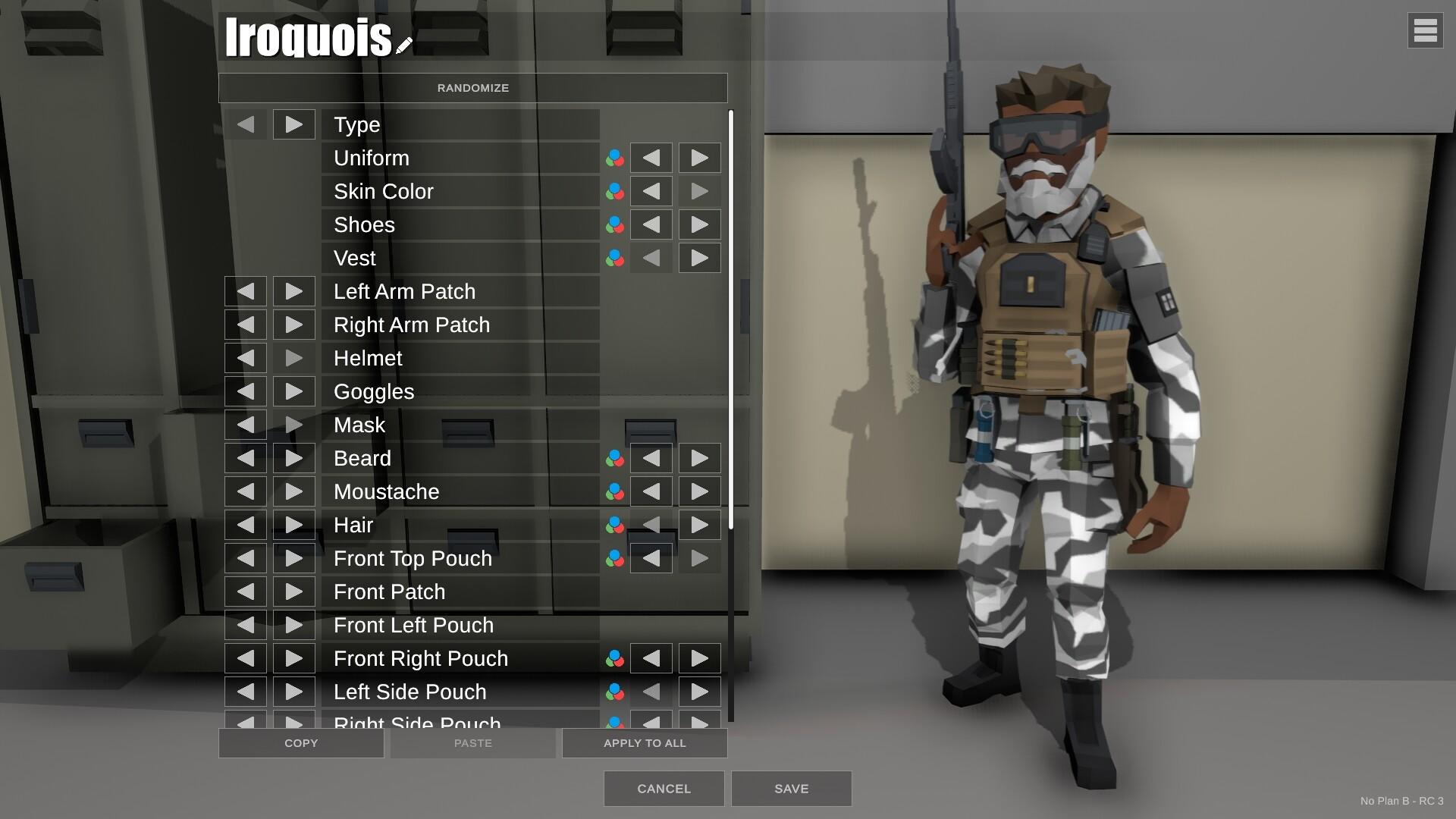The width and height of the screenshot is (1456, 819).
Task: Click the pencil icon to rename Iroquois
Action: point(403,43)
